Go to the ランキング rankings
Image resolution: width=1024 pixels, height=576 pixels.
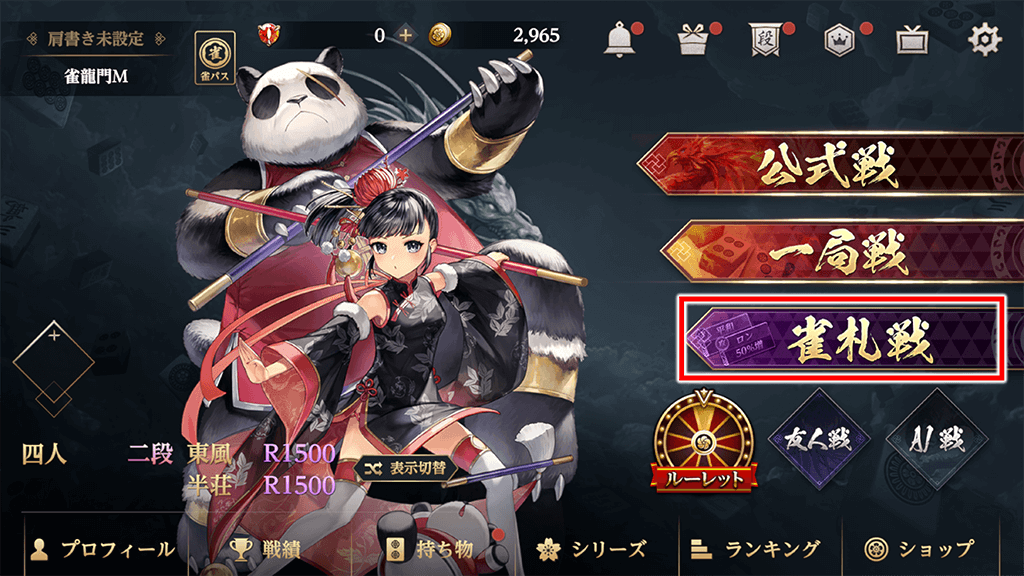pos(756,548)
